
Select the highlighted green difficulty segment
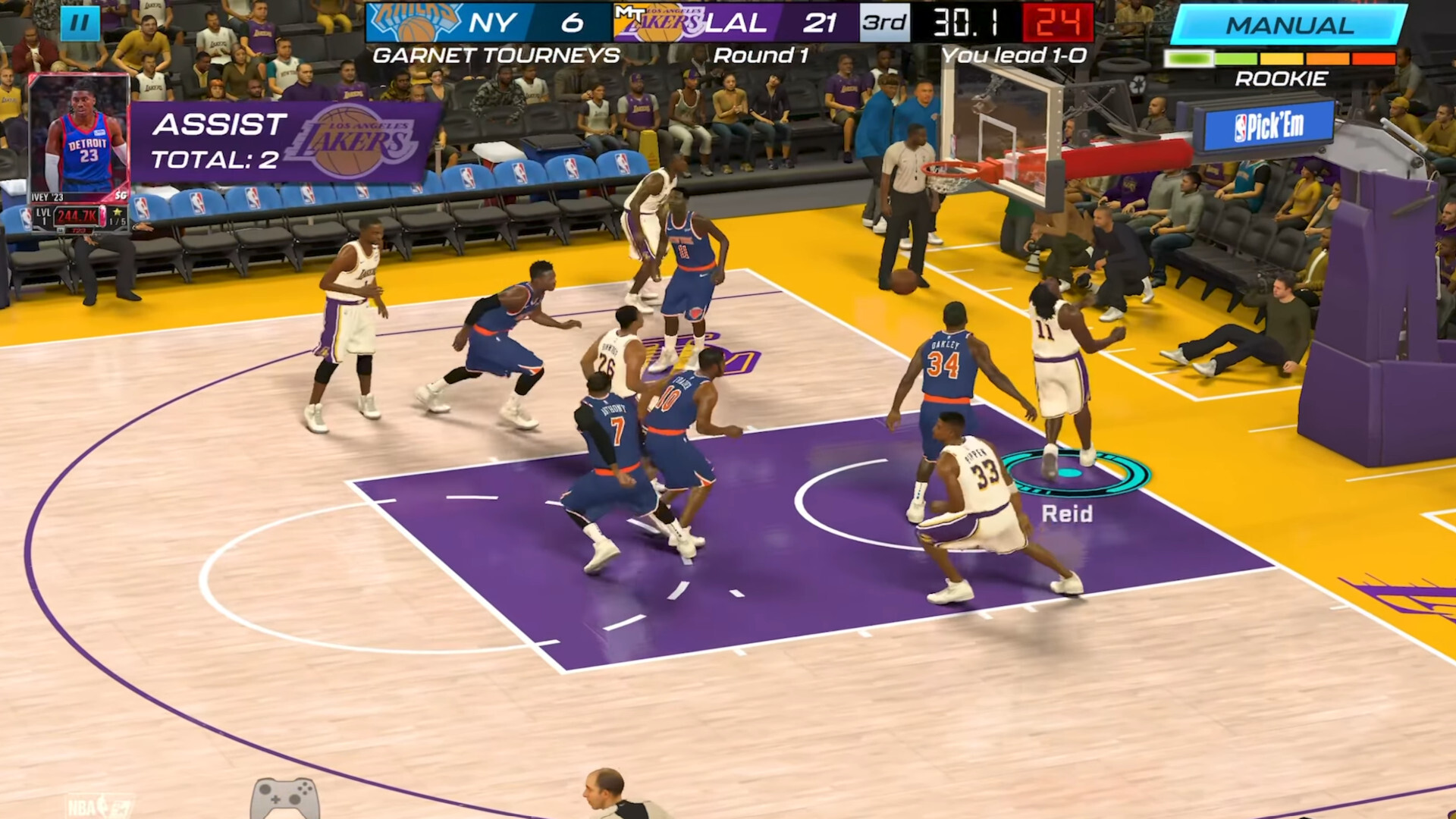(1189, 56)
